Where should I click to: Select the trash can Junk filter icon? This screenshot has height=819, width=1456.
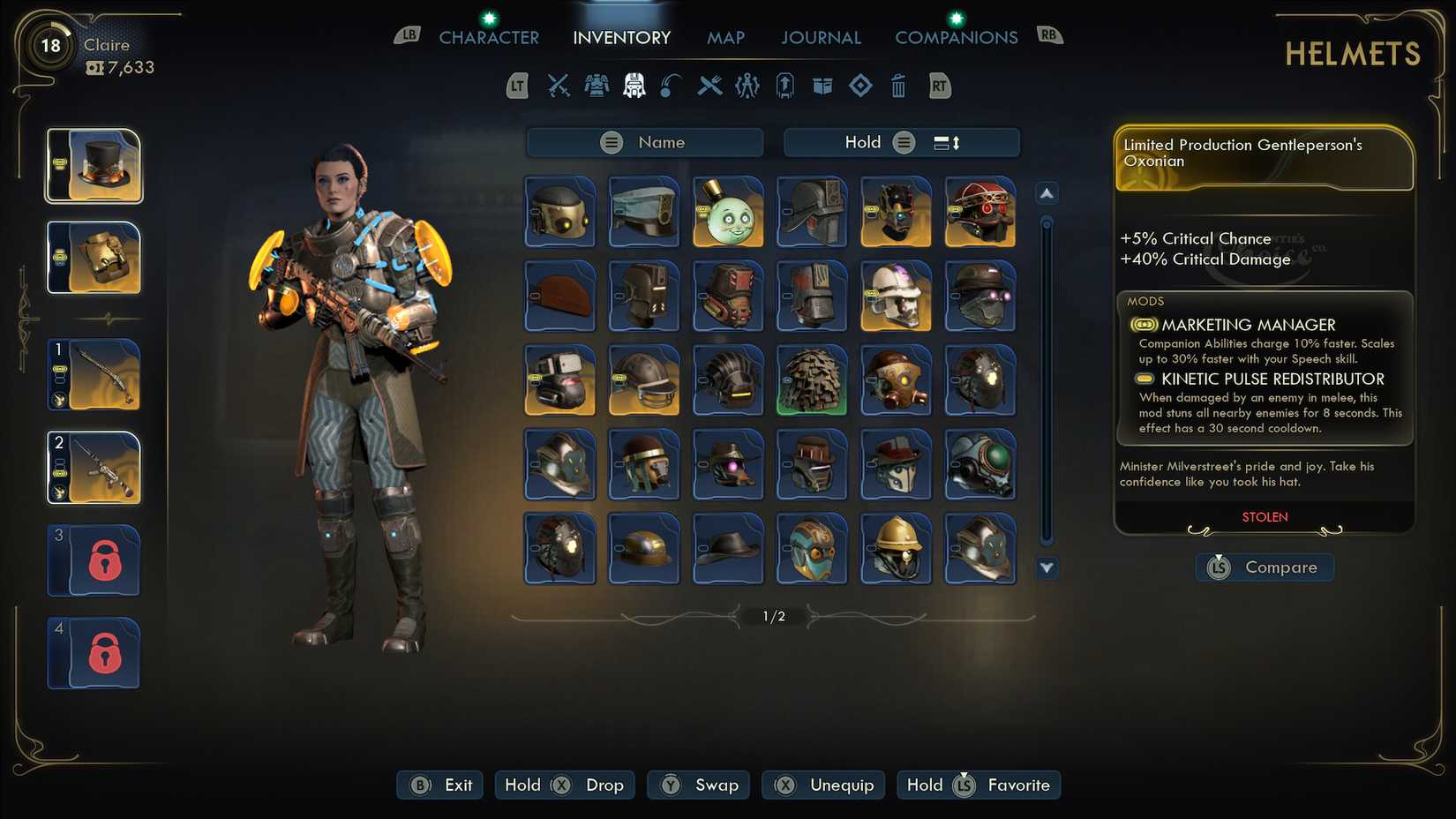tap(898, 86)
